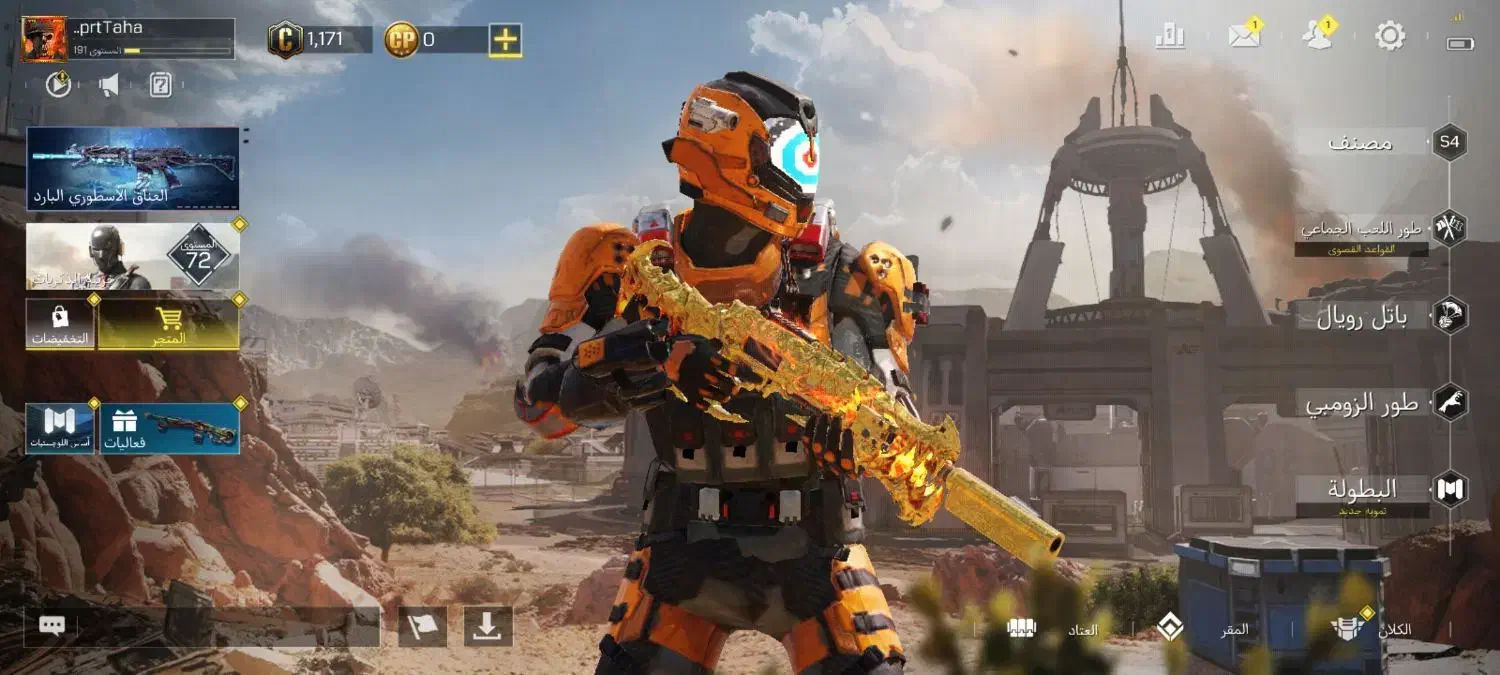Screen dimensions: 1500x675
Task: Open the فعاليات events panel
Action: (x=168, y=428)
